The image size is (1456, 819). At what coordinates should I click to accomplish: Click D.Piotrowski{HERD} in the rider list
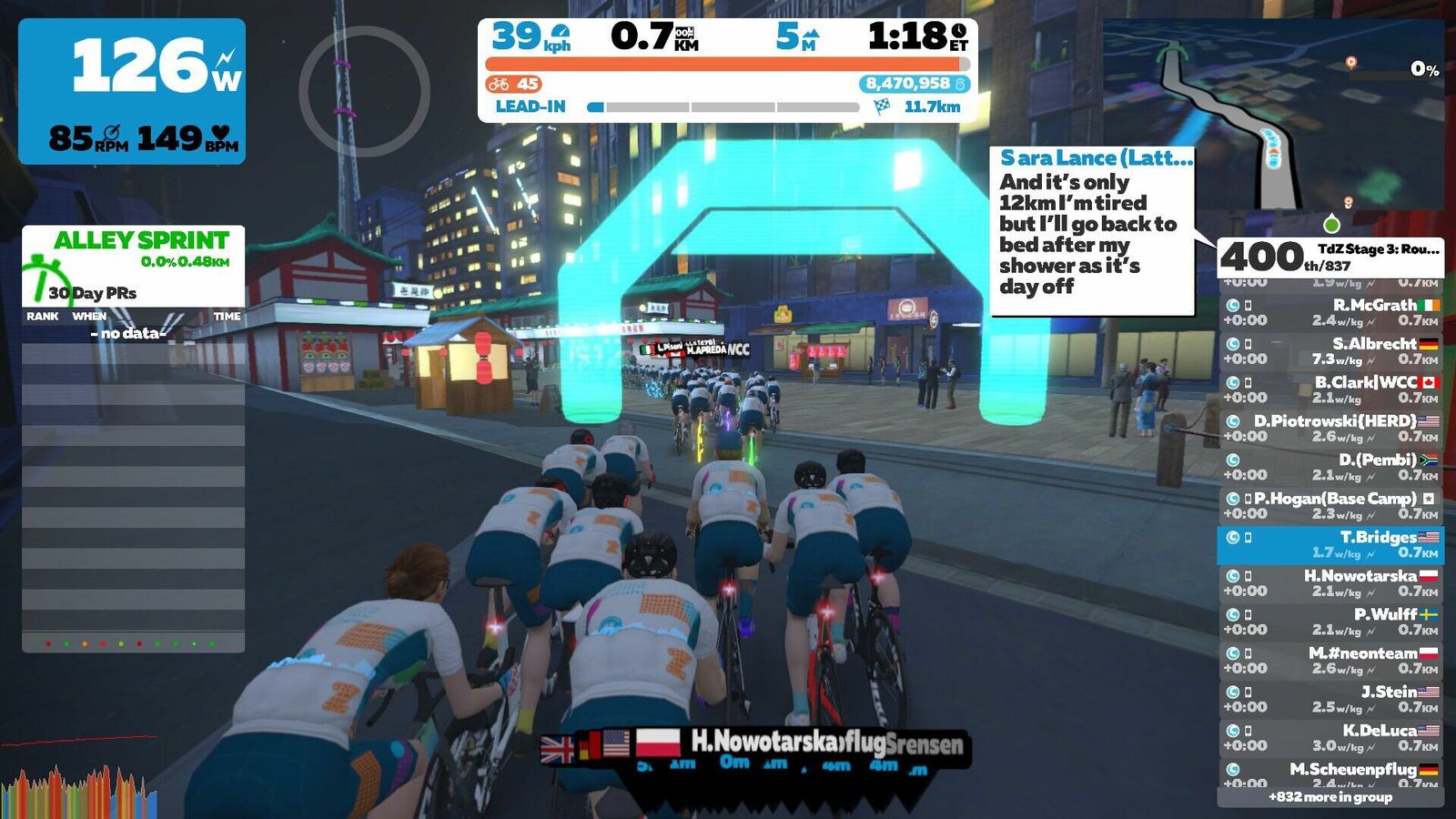tap(1330, 428)
